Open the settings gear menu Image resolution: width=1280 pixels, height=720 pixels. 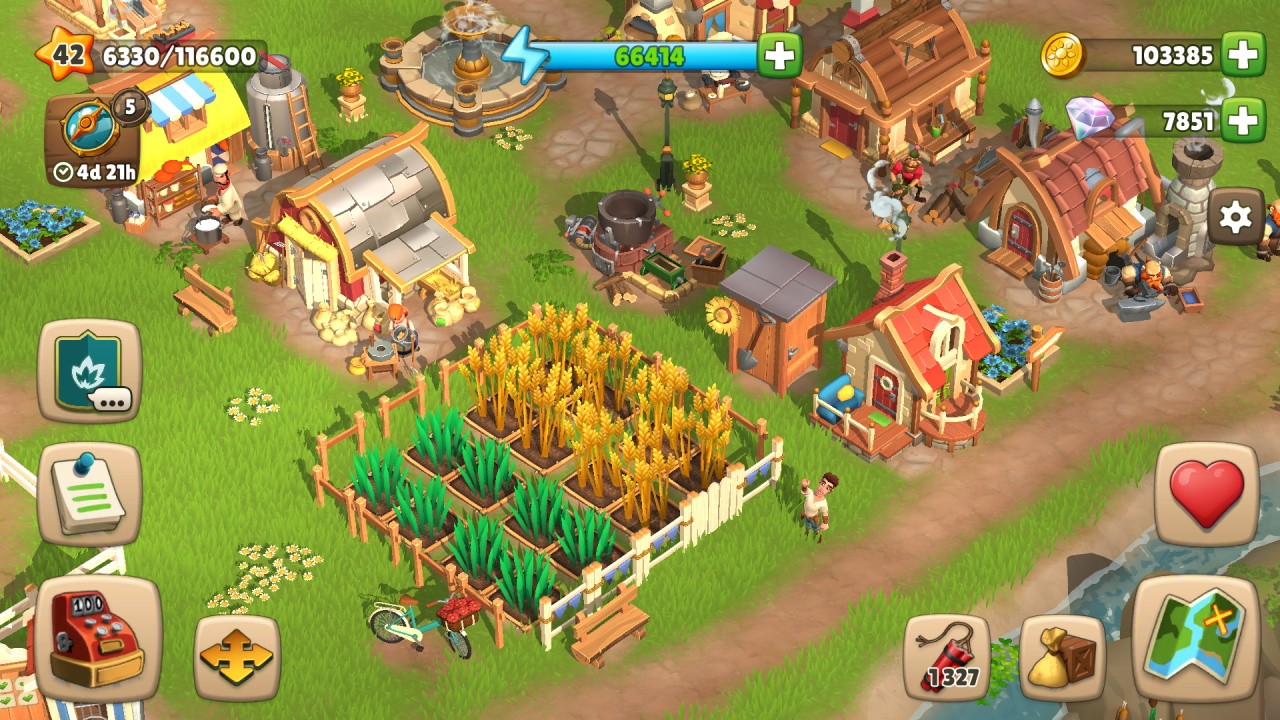click(1236, 217)
